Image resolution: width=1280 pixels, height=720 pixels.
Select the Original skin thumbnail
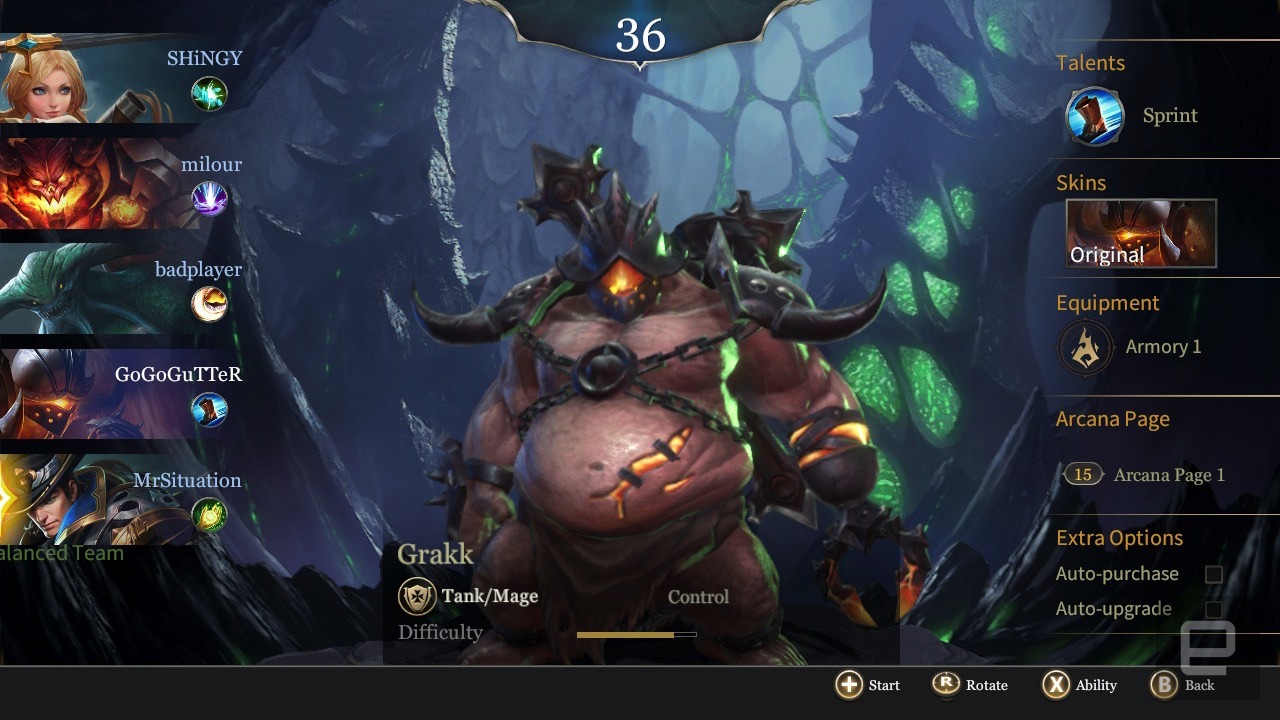(1141, 234)
